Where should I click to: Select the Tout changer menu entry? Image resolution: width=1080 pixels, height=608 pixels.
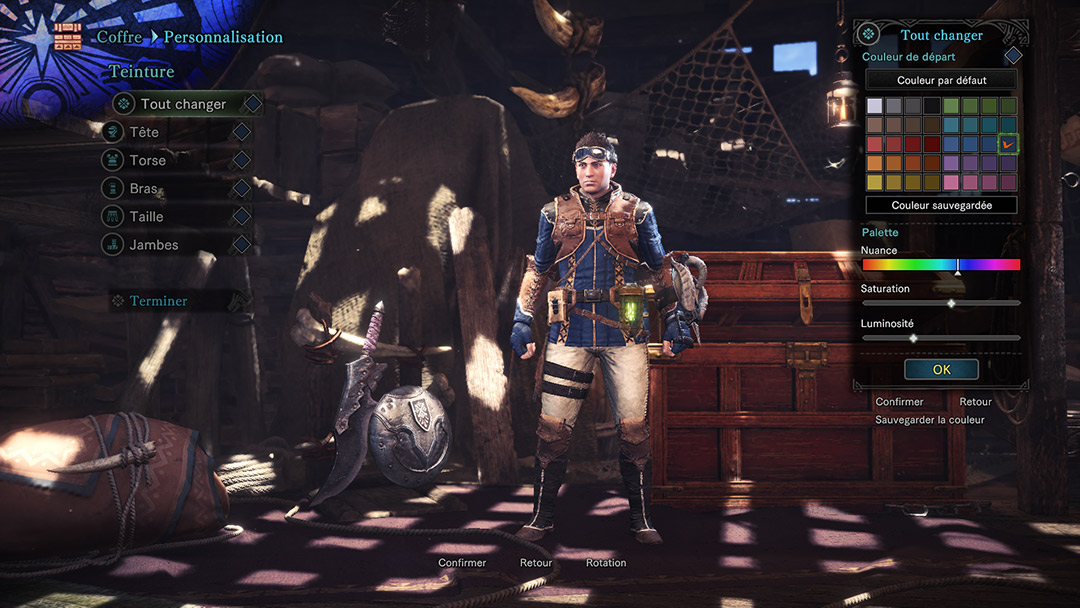click(183, 104)
